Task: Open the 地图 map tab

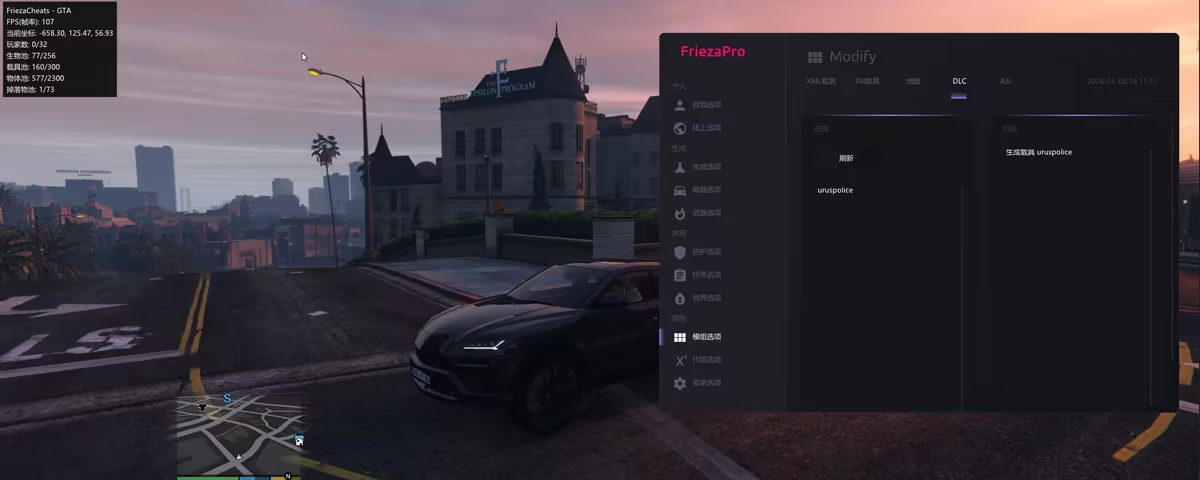Action: [912, 81]
